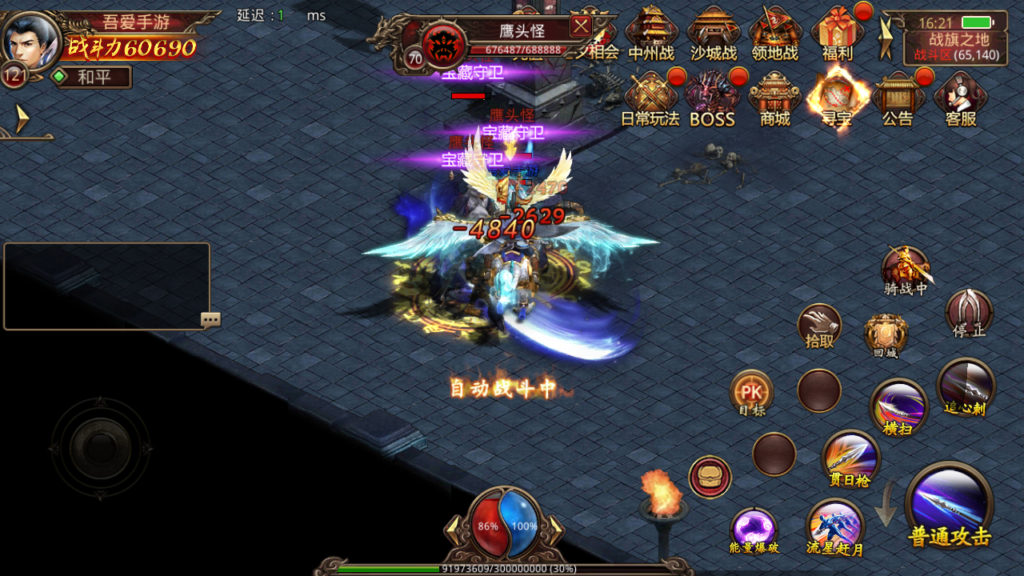
Task: Activate the 流星赶月 skill
Action: (x=835, y=526)
